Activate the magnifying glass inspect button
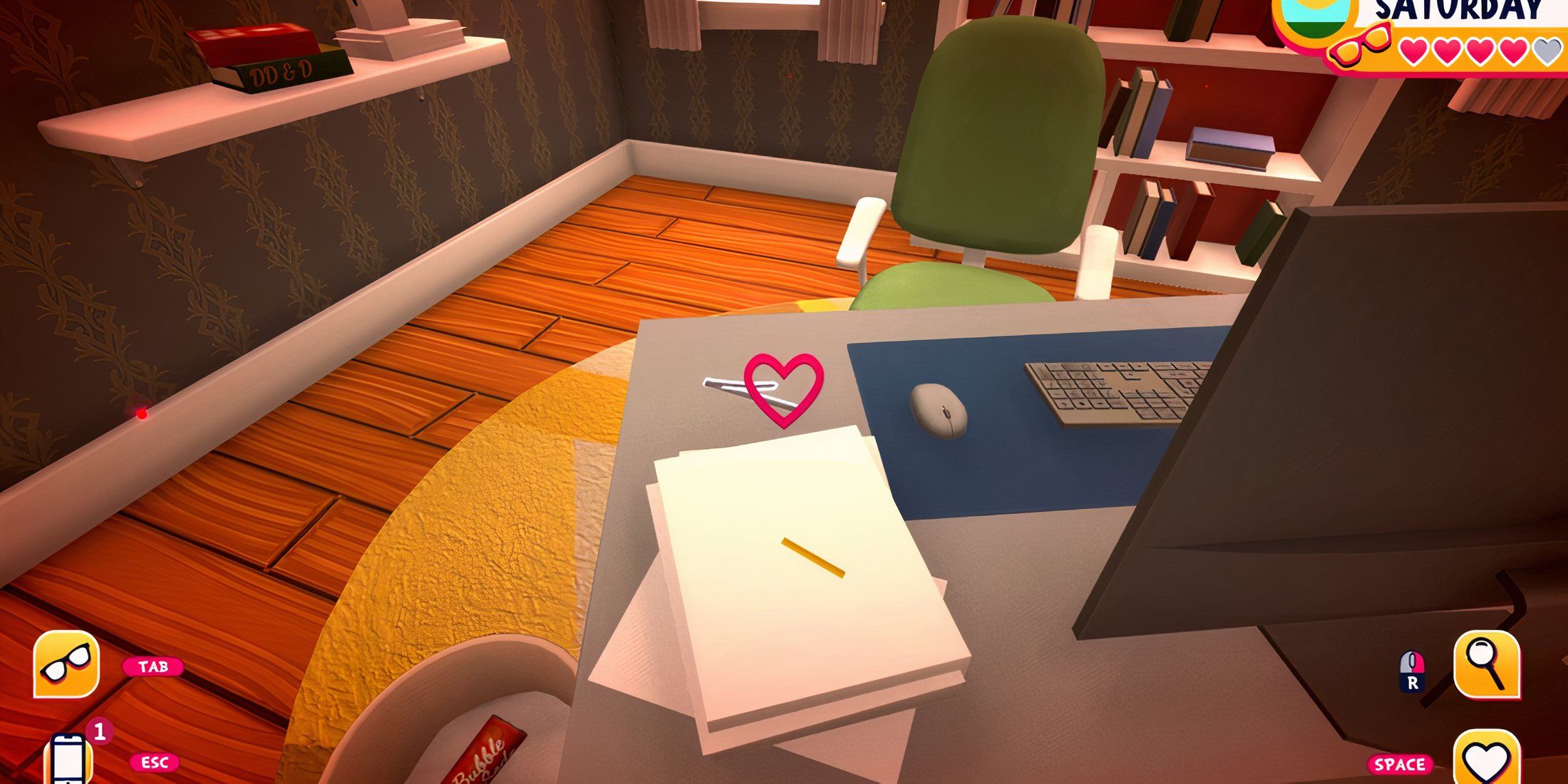1568x784 pixels. (1487, 664)
